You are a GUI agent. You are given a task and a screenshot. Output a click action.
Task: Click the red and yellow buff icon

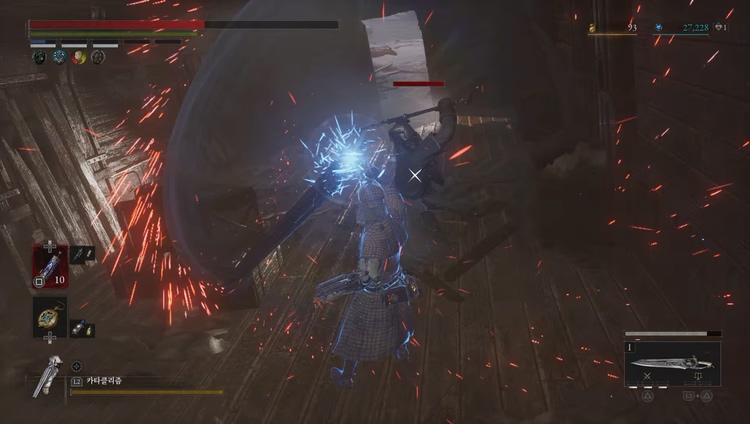(x=79, y=58)
